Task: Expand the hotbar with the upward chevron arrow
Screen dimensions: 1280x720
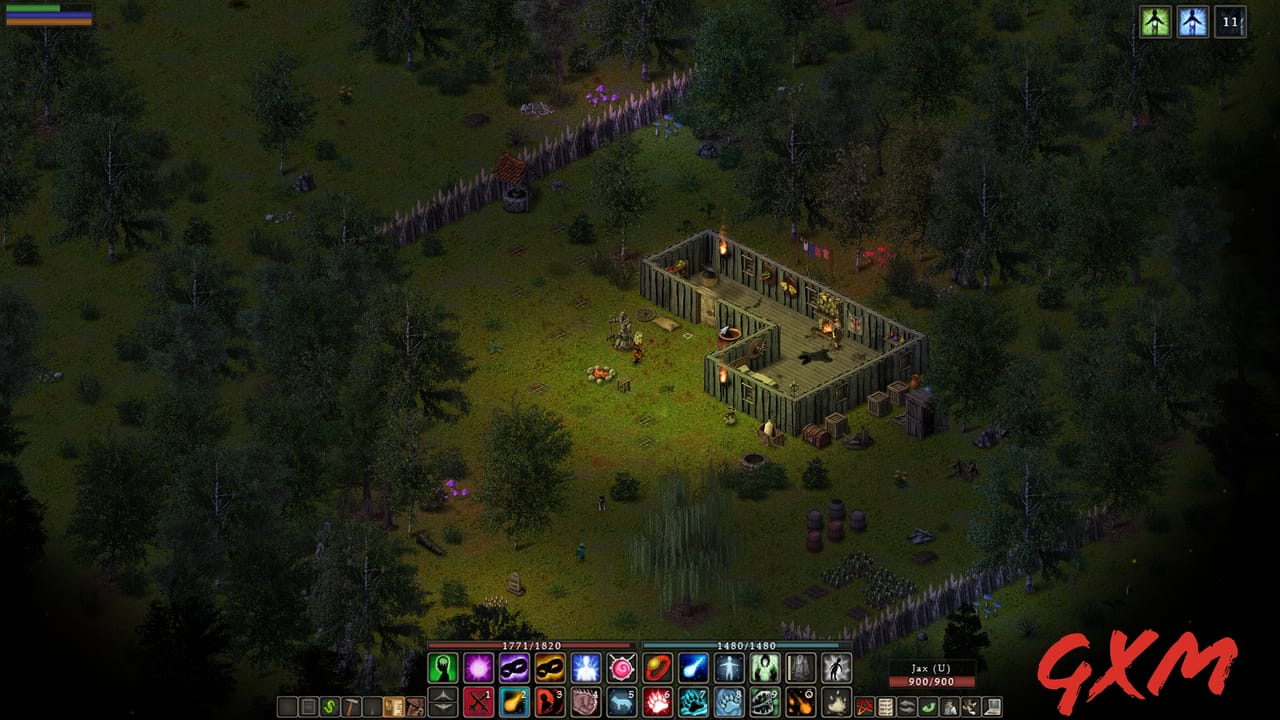Action: [444, 694]
